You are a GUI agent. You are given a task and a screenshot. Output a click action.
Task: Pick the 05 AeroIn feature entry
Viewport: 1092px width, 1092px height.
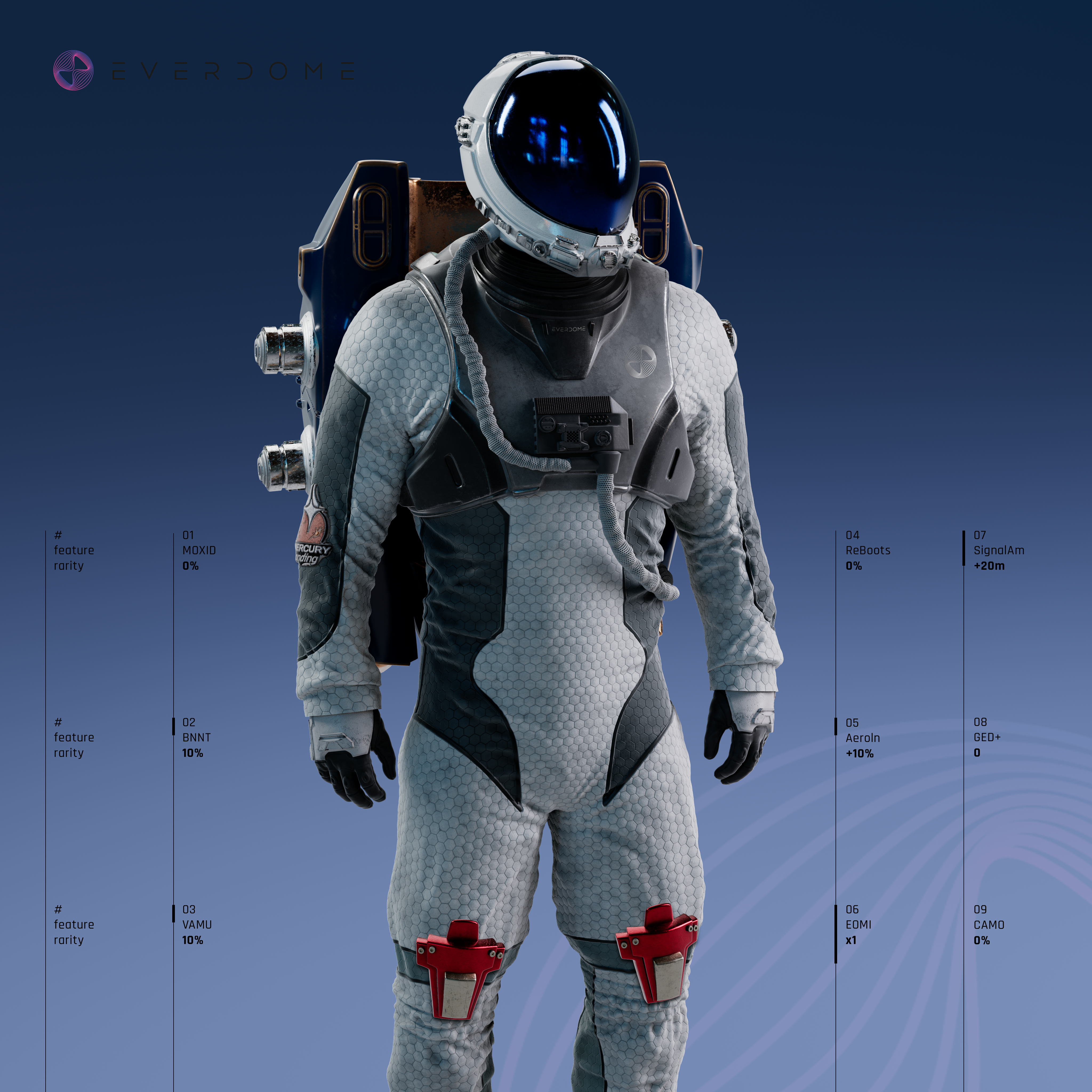click(862, 738)
